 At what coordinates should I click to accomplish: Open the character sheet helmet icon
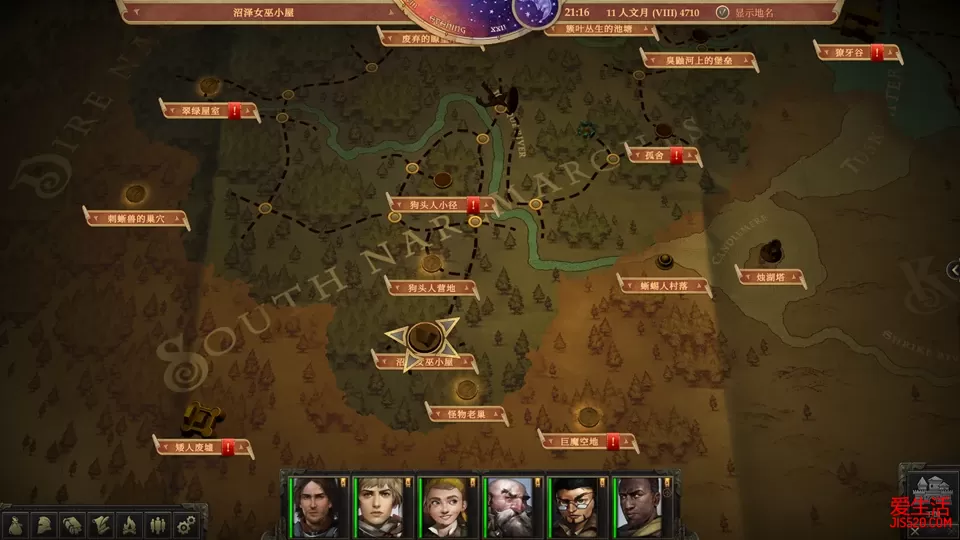(45, 524)
